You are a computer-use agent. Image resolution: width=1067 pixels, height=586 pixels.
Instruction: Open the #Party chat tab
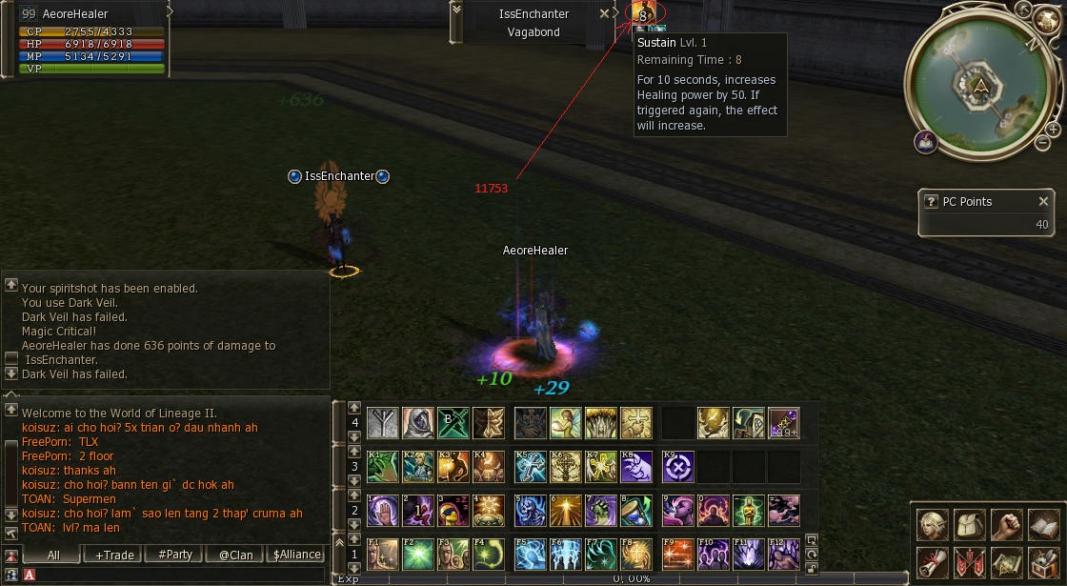click(x=174, y=555)
